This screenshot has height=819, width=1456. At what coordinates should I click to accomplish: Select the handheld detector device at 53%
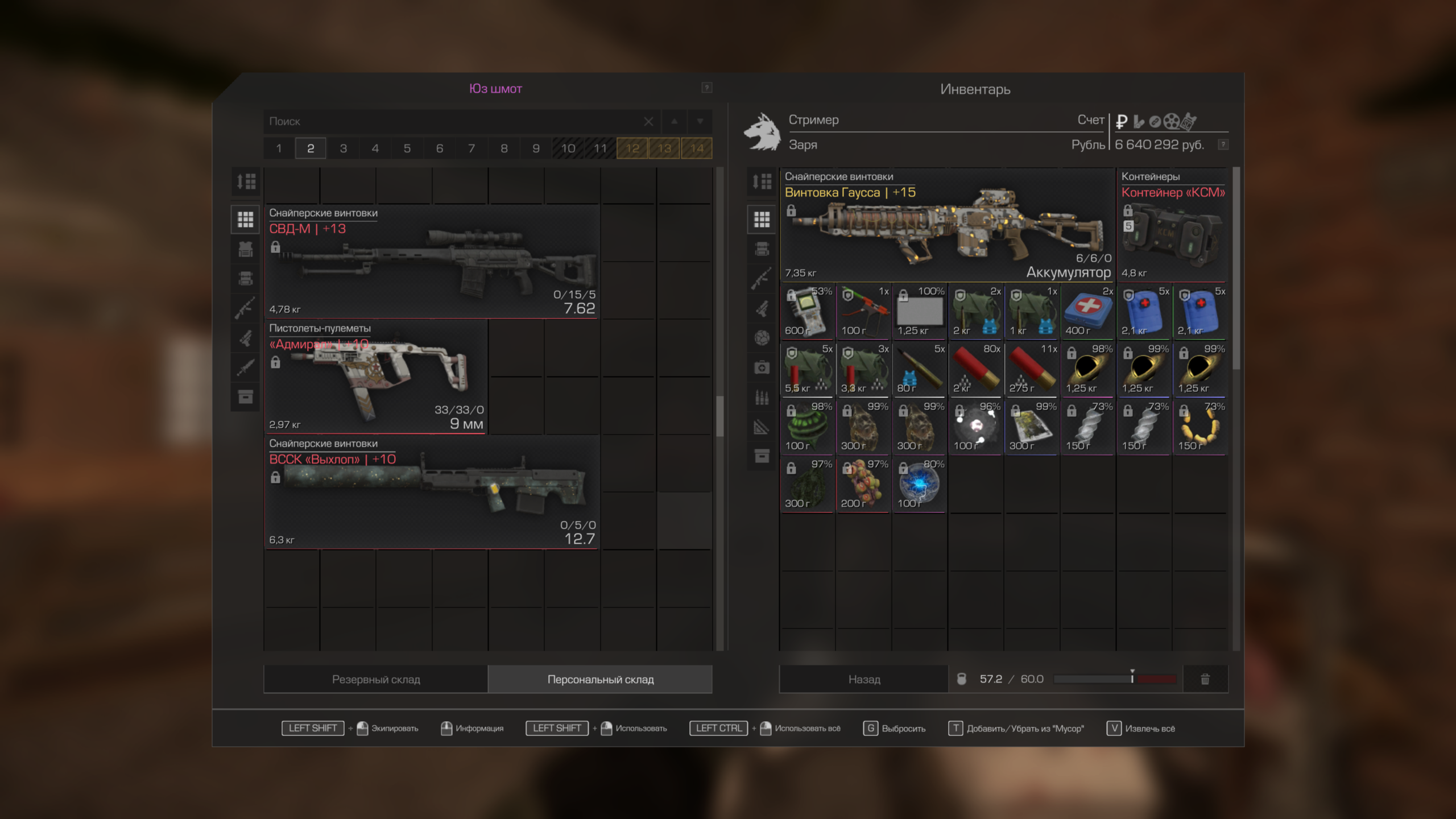coord(807,311)
